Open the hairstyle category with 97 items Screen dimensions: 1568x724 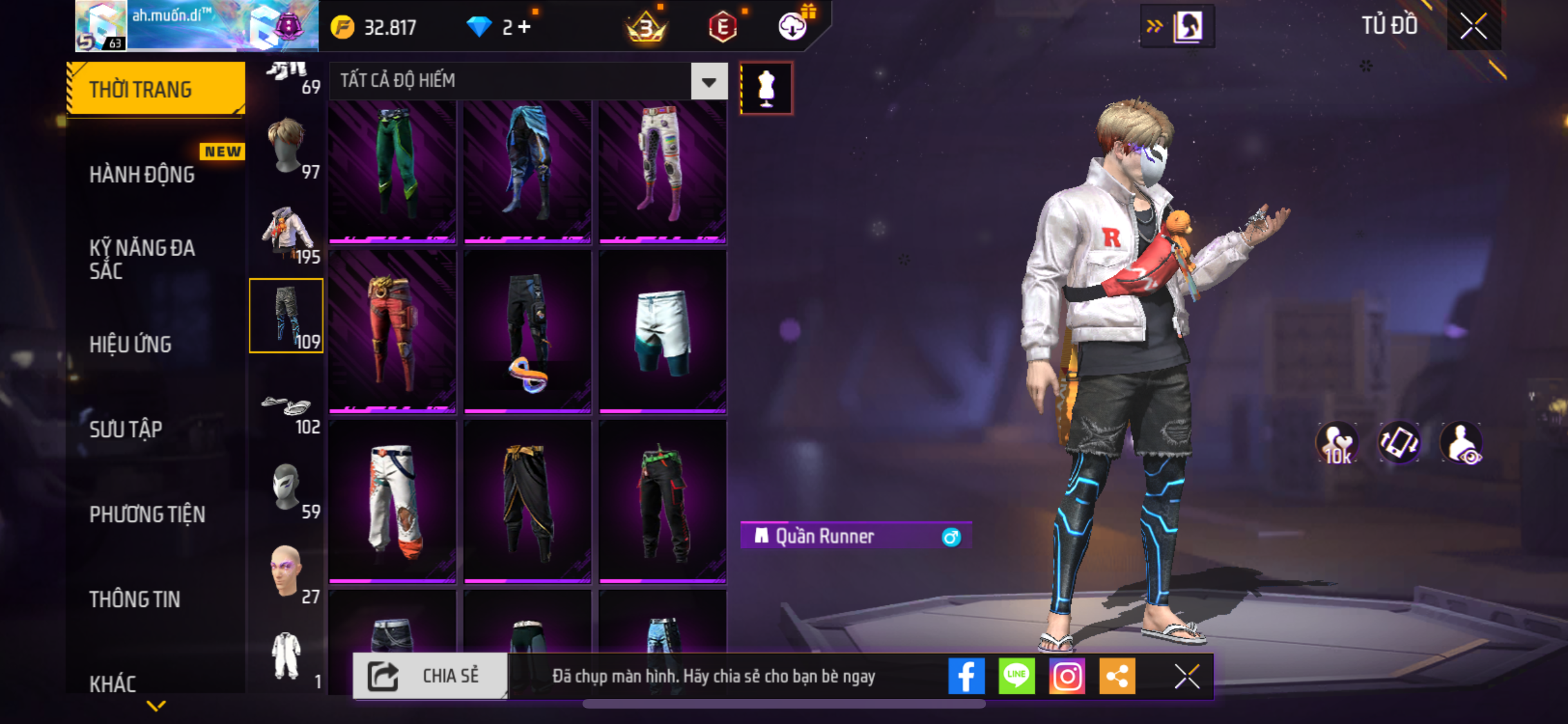pos(286,146)
